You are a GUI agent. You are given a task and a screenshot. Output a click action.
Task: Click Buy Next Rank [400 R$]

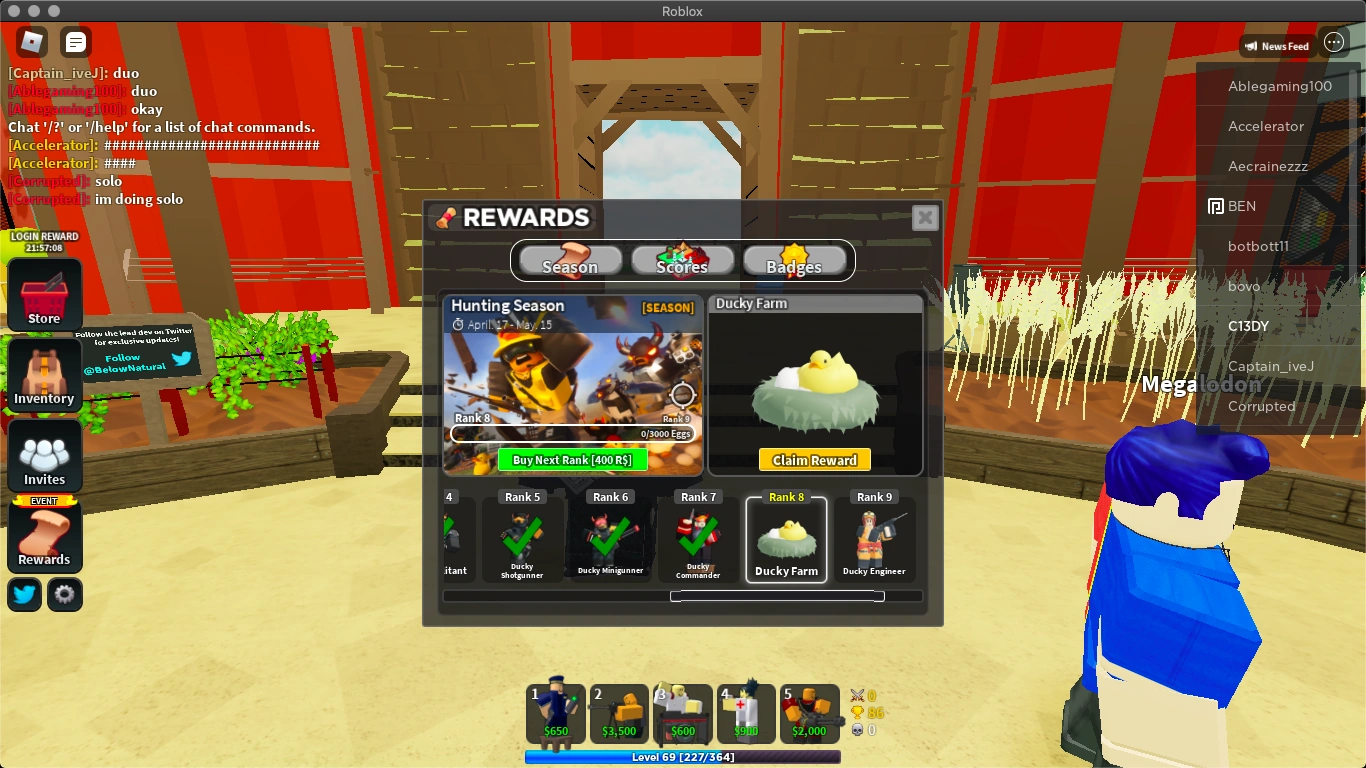tap(574, 459)
